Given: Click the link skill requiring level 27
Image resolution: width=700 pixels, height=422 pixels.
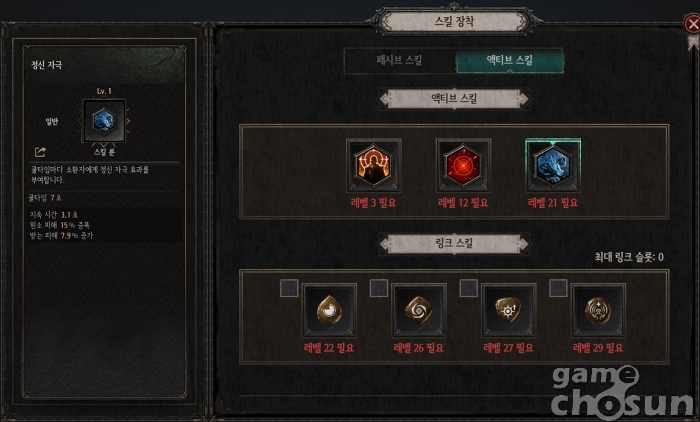Looking at the screenshot, I should click(509, 311).
